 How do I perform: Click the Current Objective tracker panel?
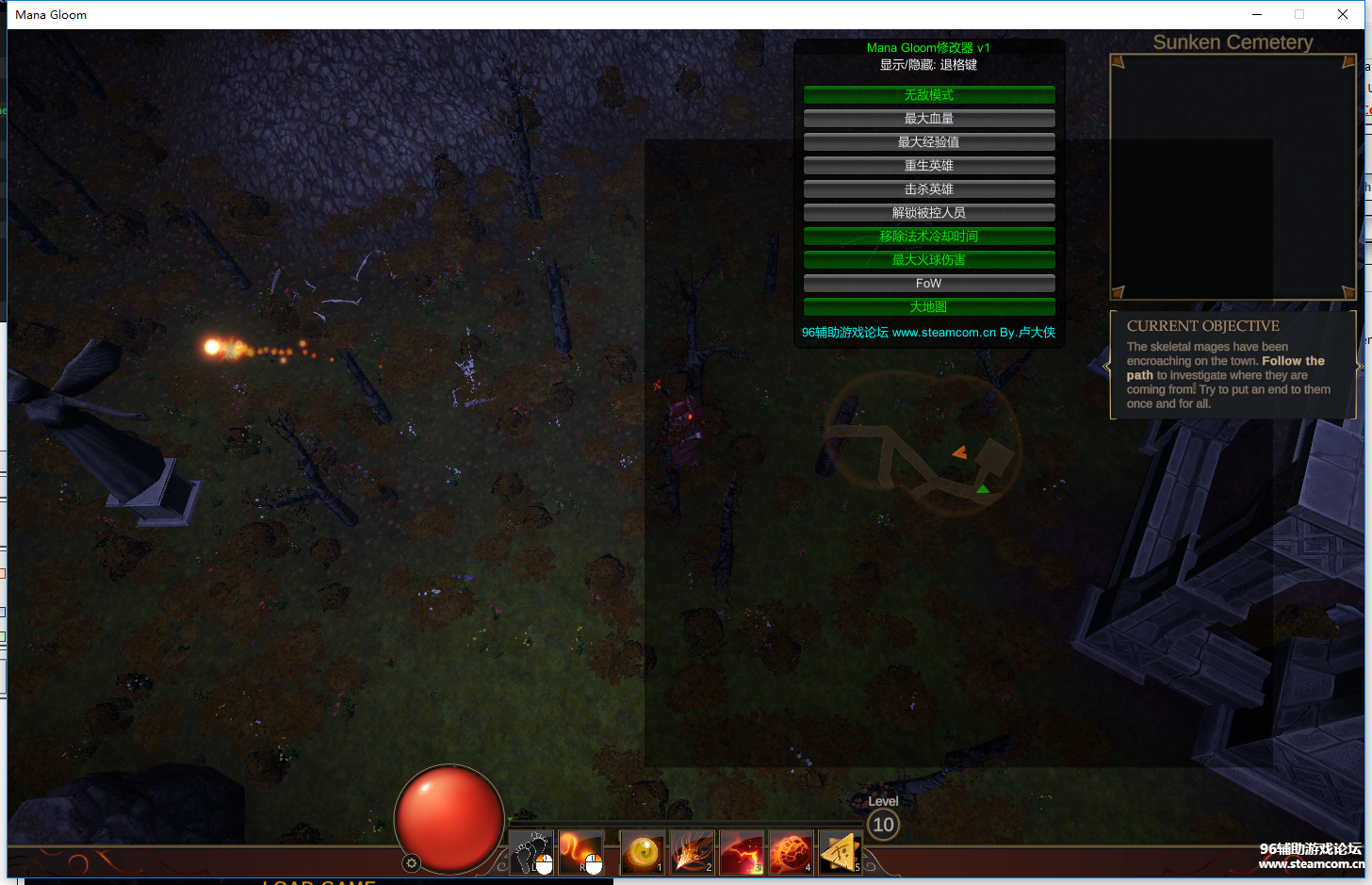pyautogui.click(x=1233, y=365)
